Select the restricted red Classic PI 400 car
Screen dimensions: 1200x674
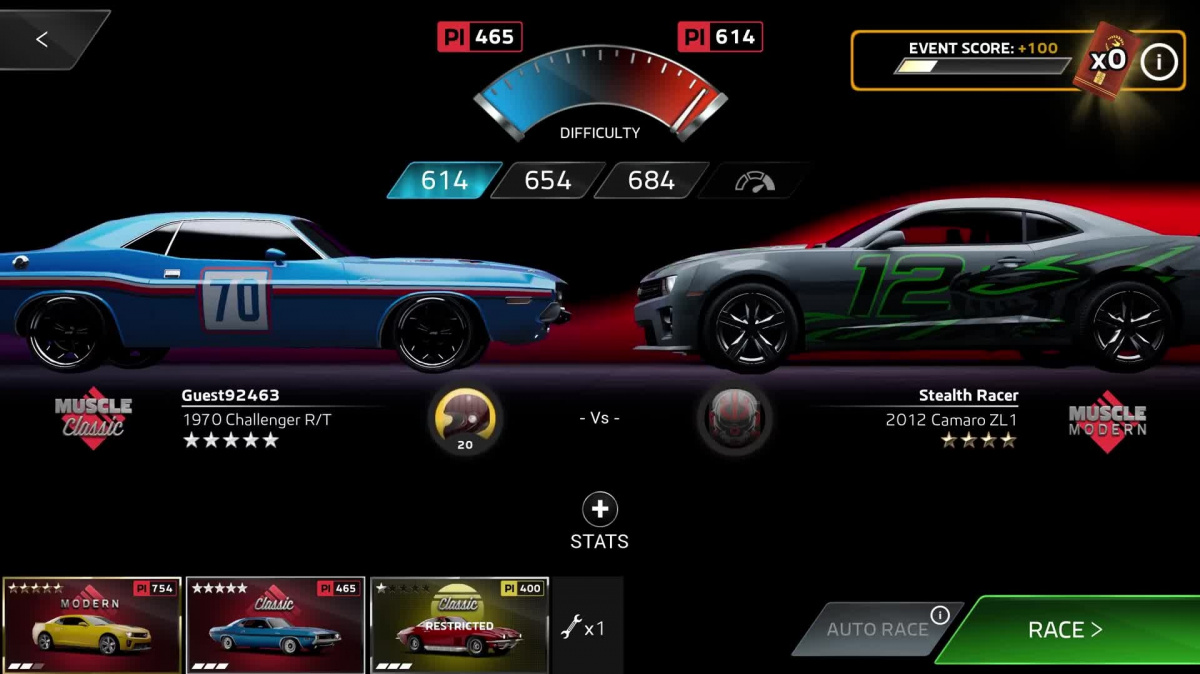click(459, 625)
